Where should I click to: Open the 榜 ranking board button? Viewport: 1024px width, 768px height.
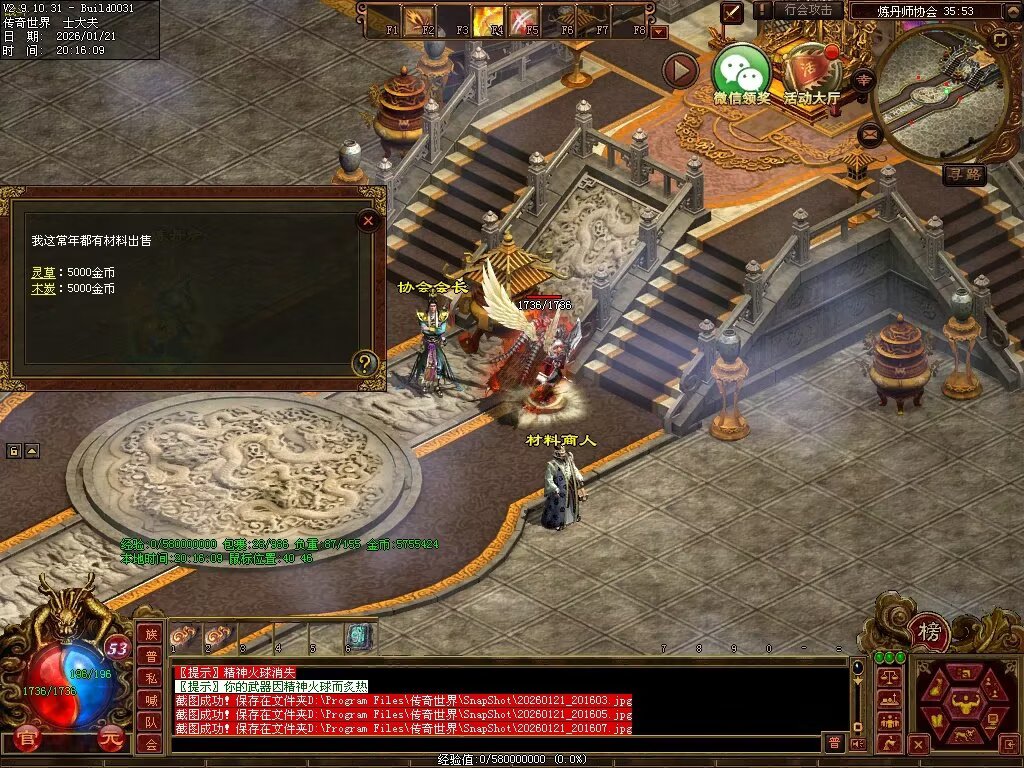(x=930, y=631)
